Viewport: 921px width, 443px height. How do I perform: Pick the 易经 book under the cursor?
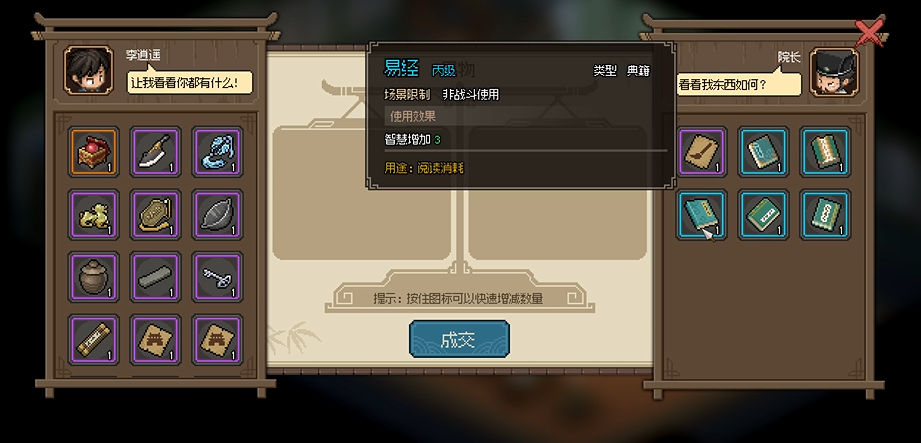[703, 214]
